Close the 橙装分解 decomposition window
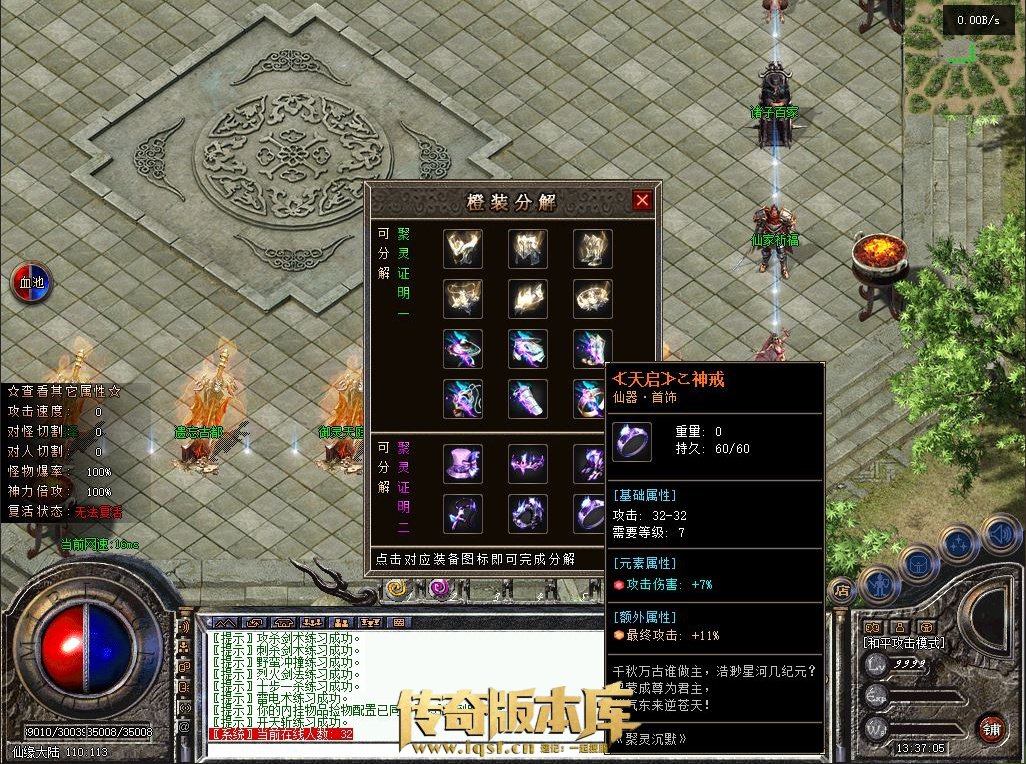Screen dimensions: 1026x764 642,200
